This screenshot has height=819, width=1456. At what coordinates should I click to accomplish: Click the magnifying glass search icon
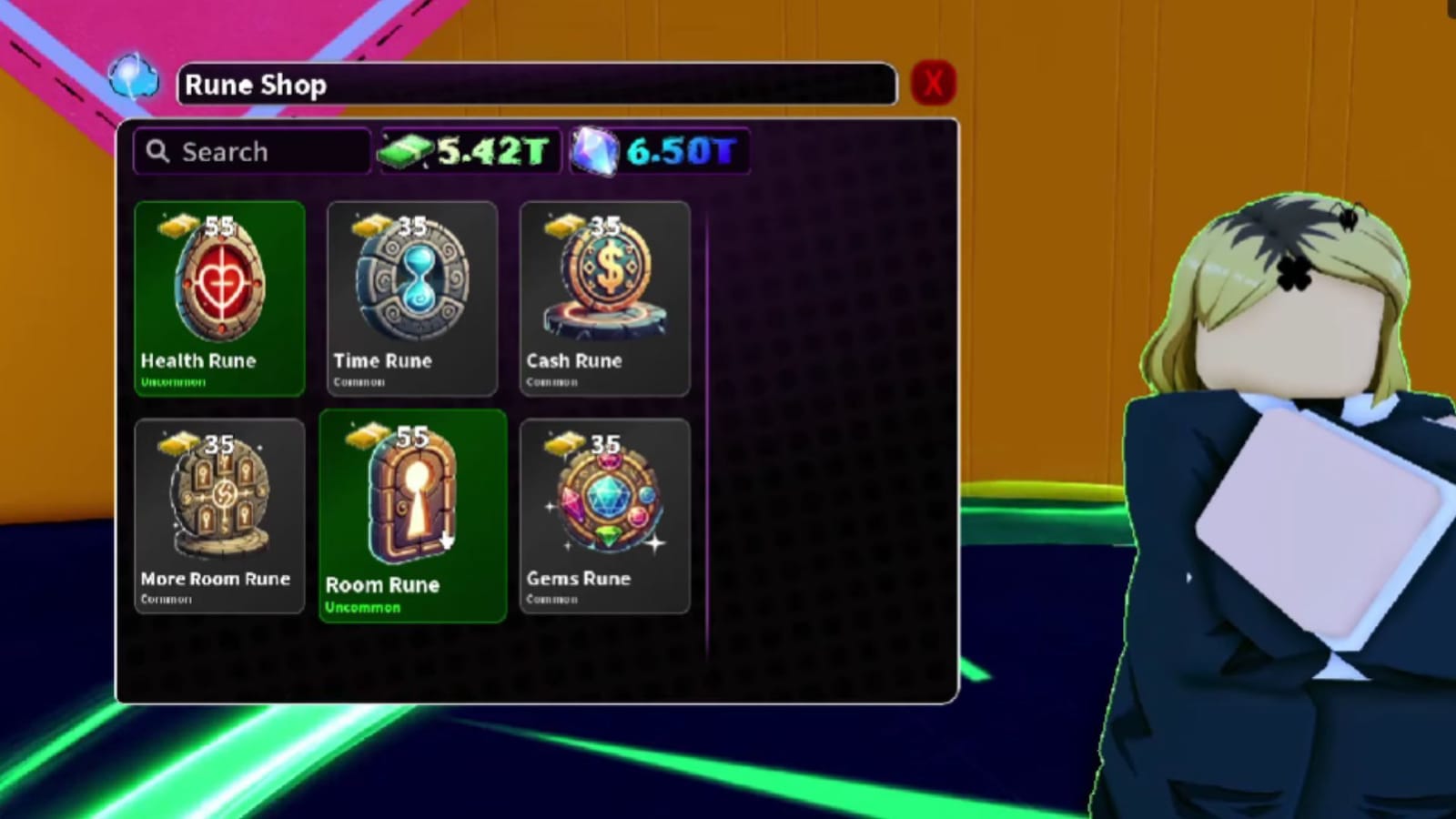click(x=157, y=152)
